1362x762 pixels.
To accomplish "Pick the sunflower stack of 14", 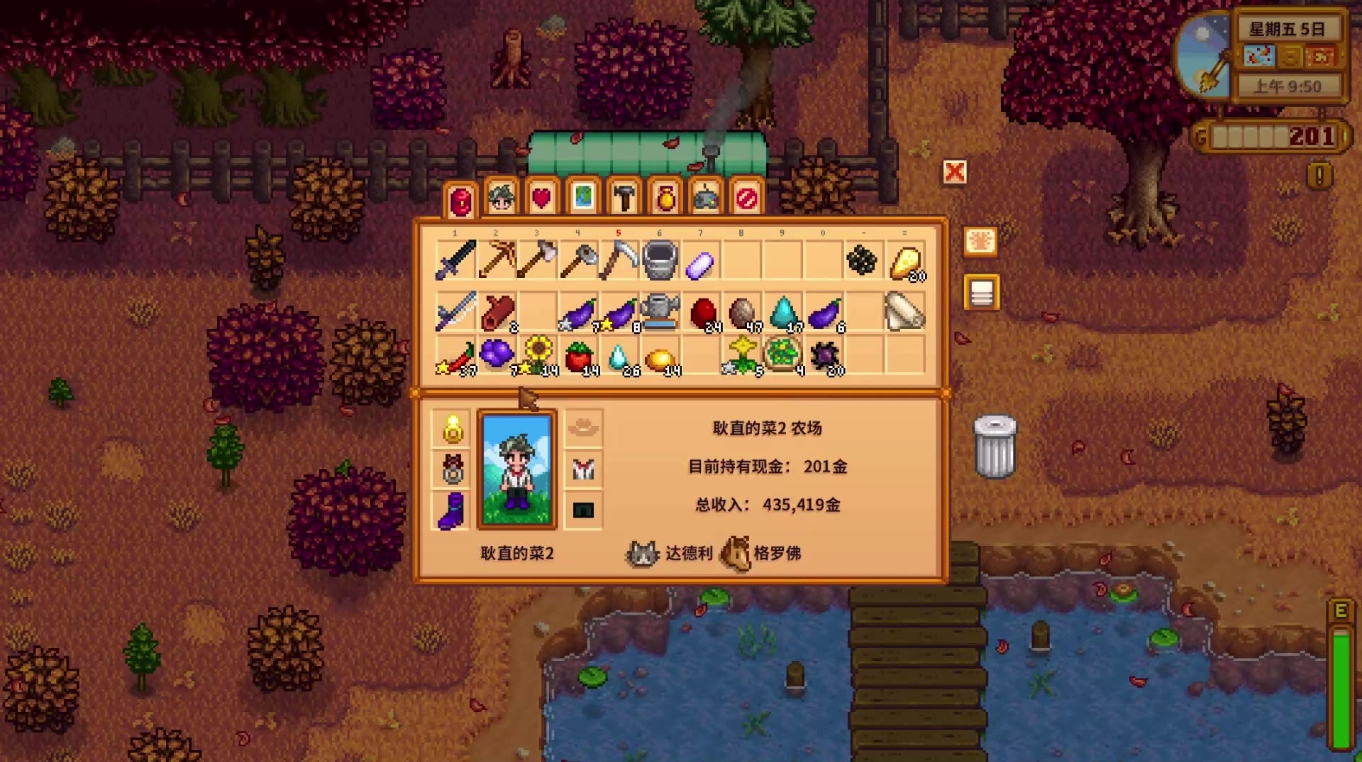I will click(x=538, y=354).
